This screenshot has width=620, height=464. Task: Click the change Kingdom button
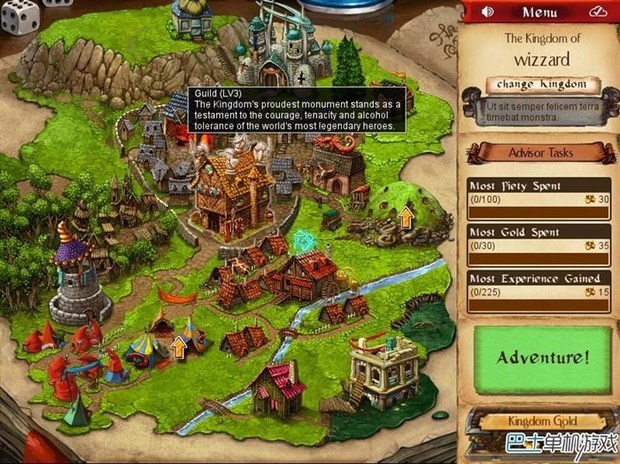pos(542,85)
